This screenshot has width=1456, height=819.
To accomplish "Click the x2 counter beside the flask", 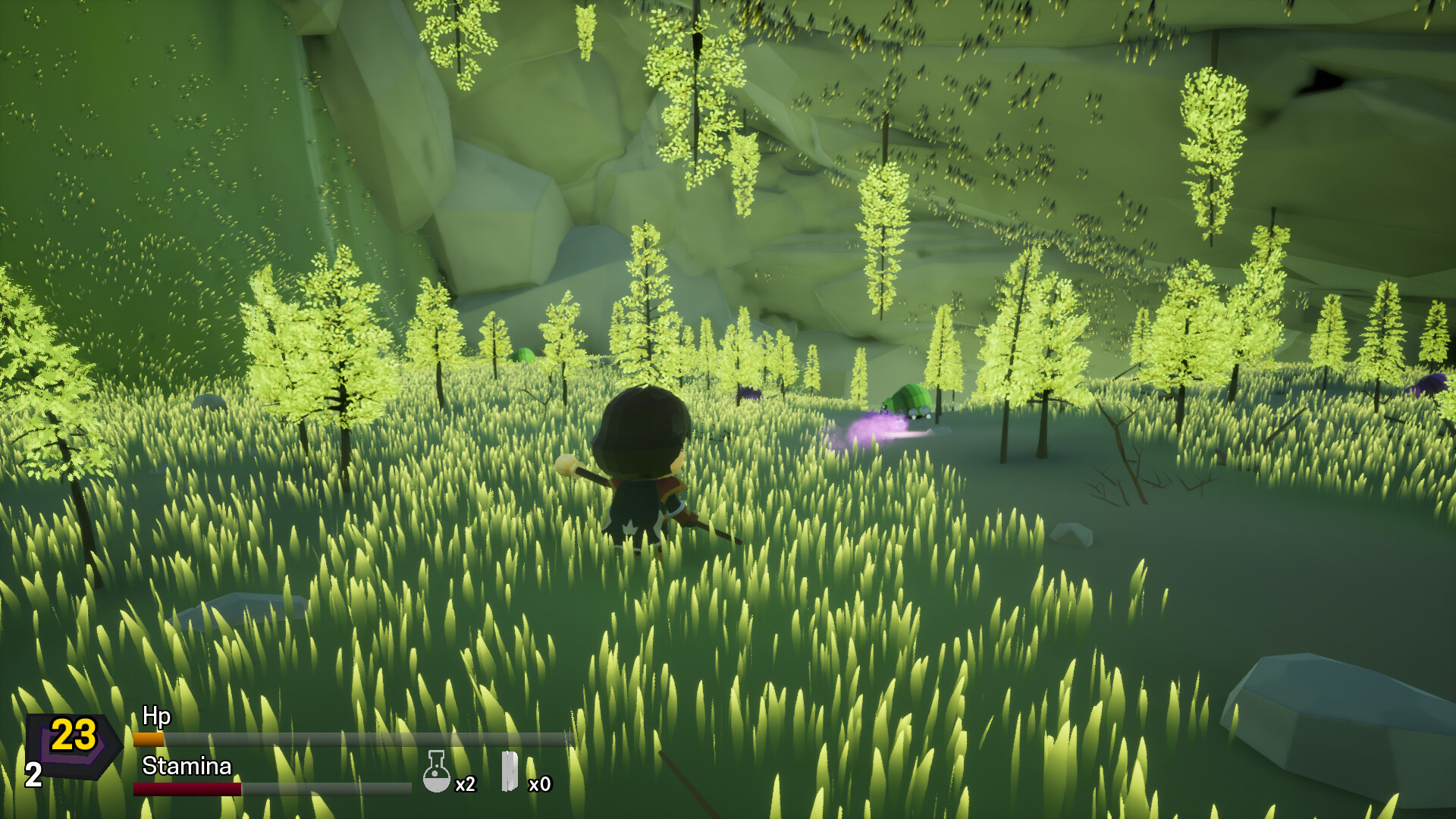I will pos(466,785).
